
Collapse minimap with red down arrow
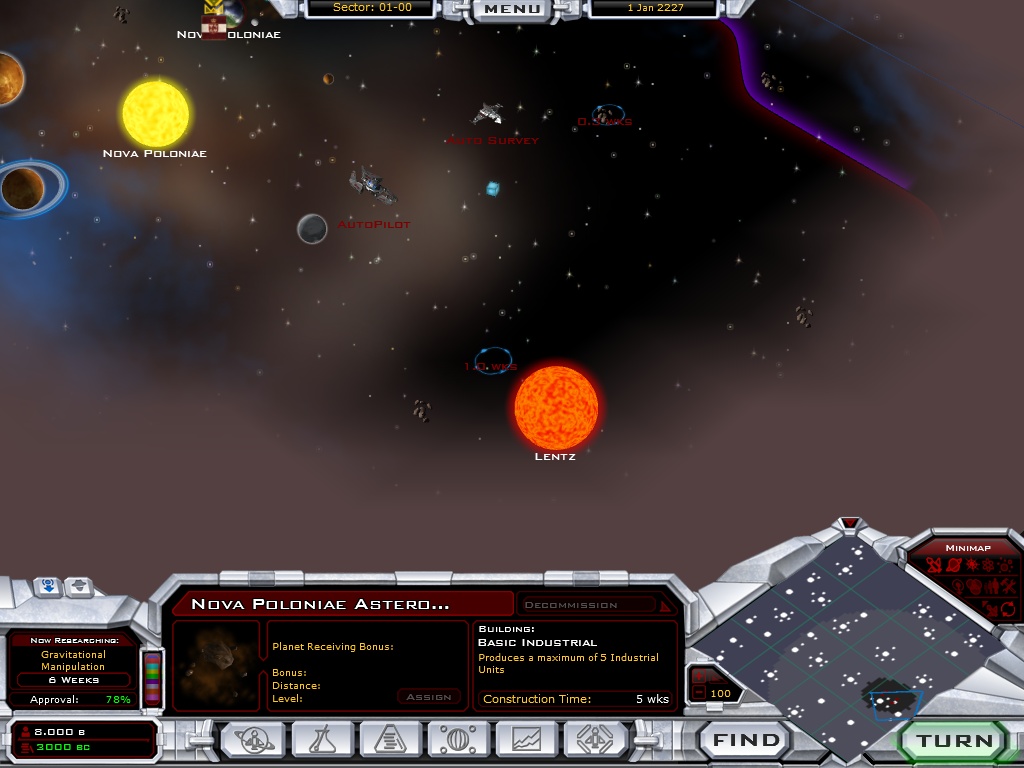coord(850,523)
